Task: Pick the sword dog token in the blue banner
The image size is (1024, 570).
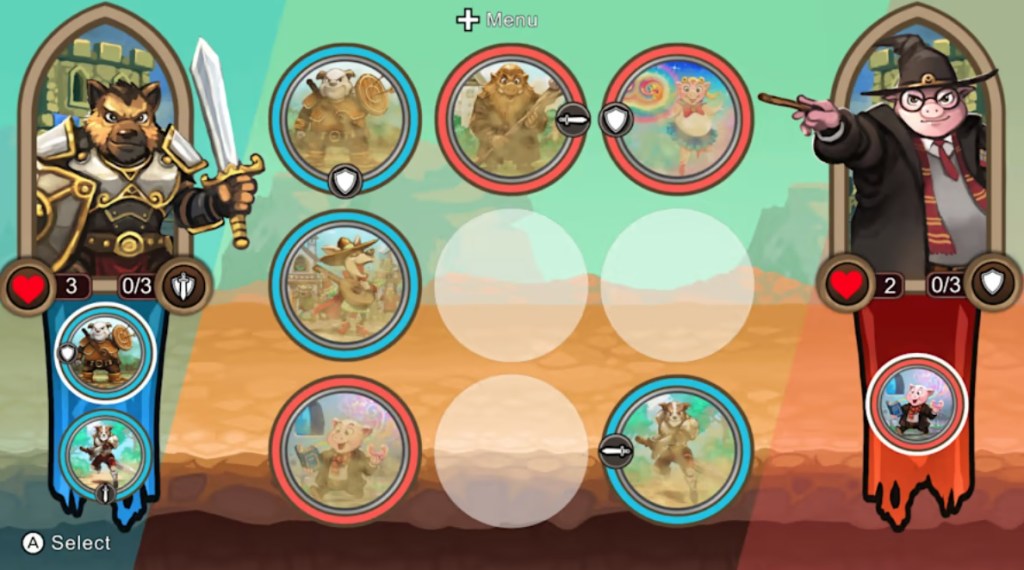Action: click(x=104, y=454)
